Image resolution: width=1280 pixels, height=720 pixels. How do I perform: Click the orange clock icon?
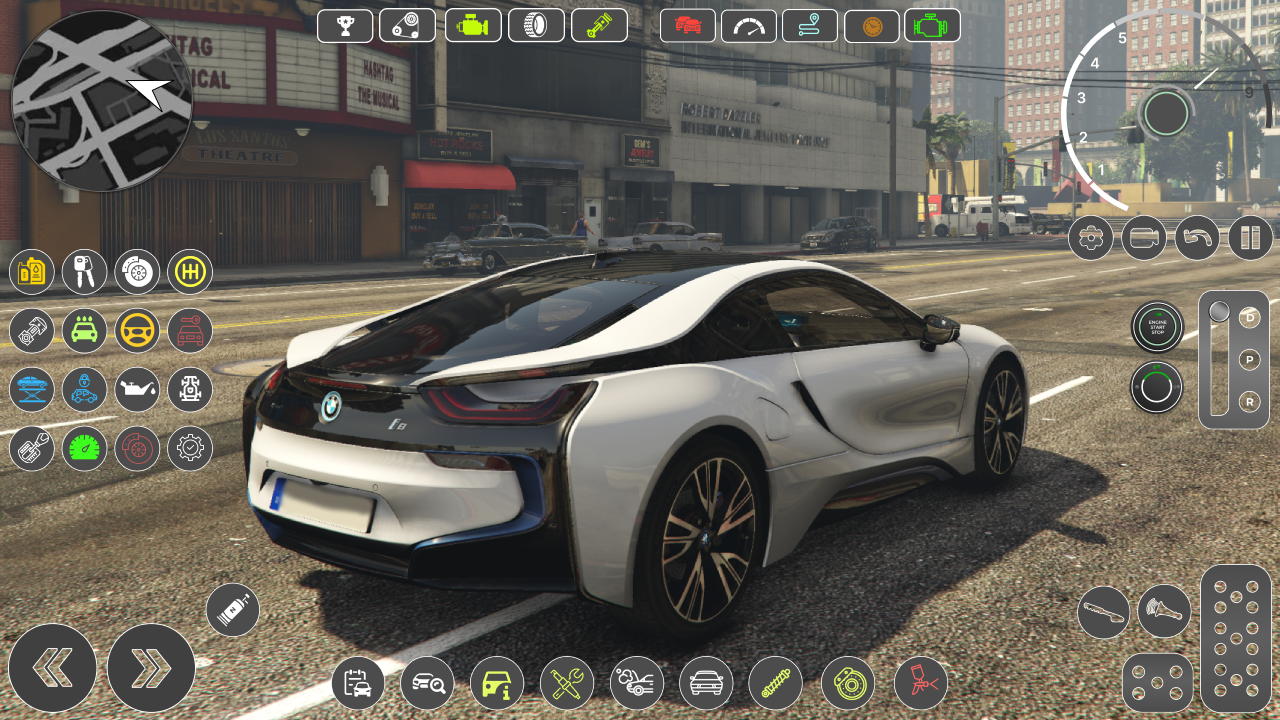pos(871,25)
